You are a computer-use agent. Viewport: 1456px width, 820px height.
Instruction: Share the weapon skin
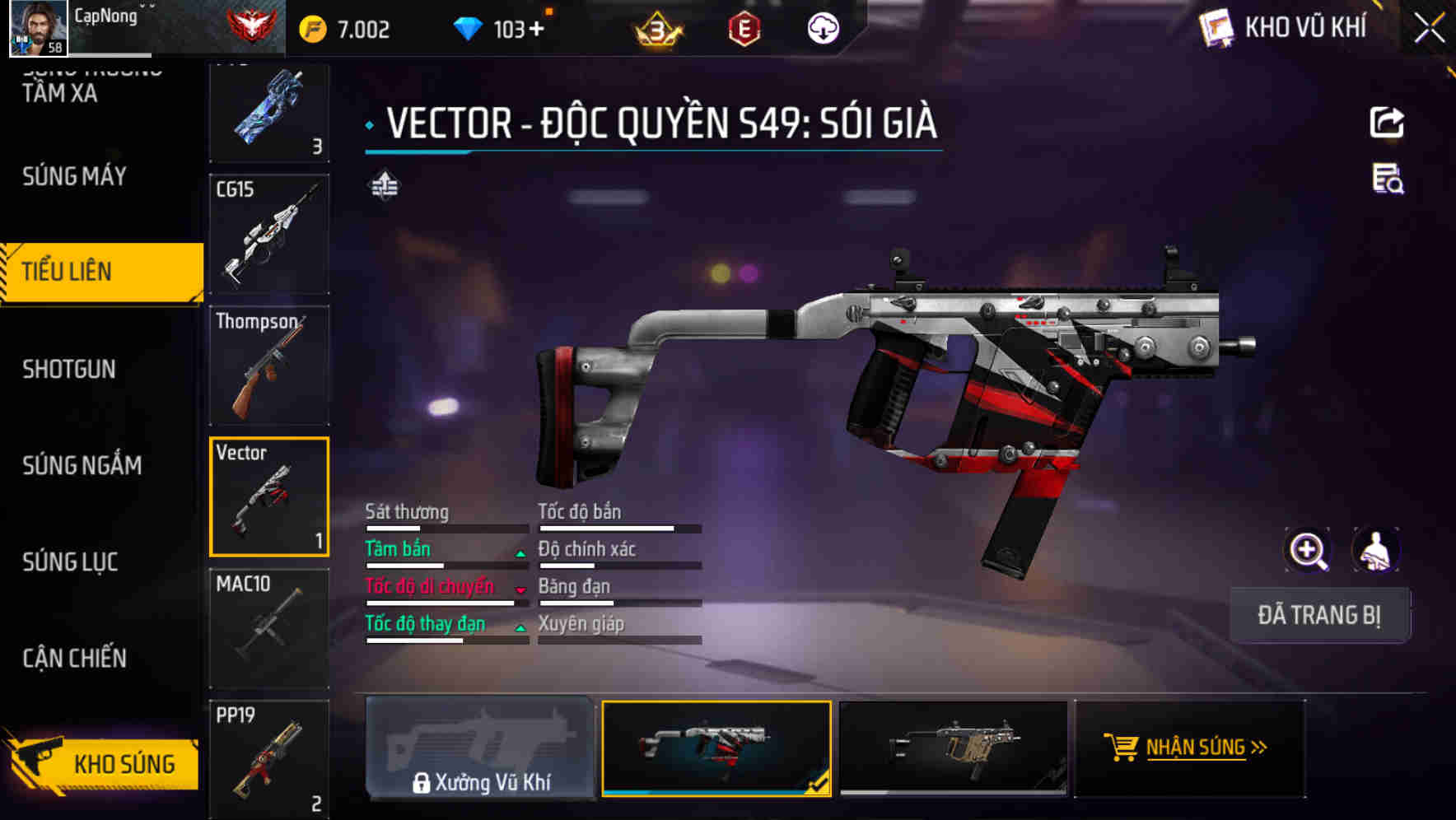coord(1387,123)
